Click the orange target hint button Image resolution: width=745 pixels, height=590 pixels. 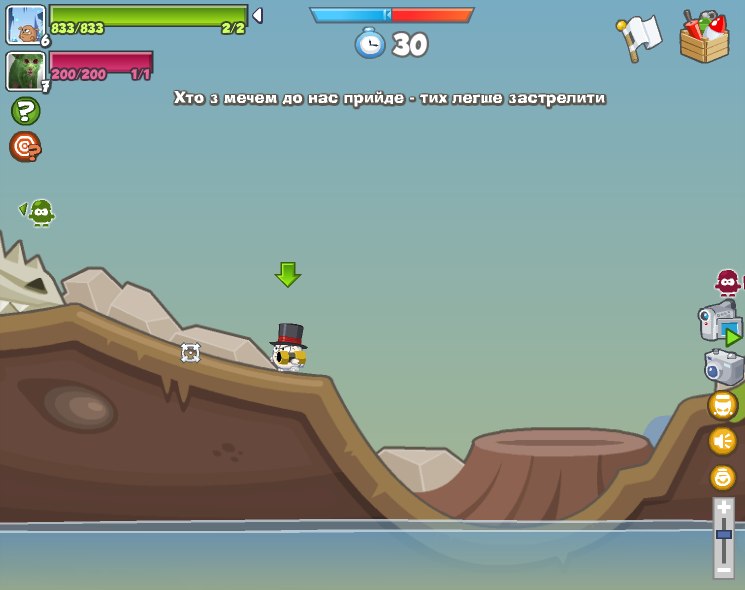click(25, 147)
